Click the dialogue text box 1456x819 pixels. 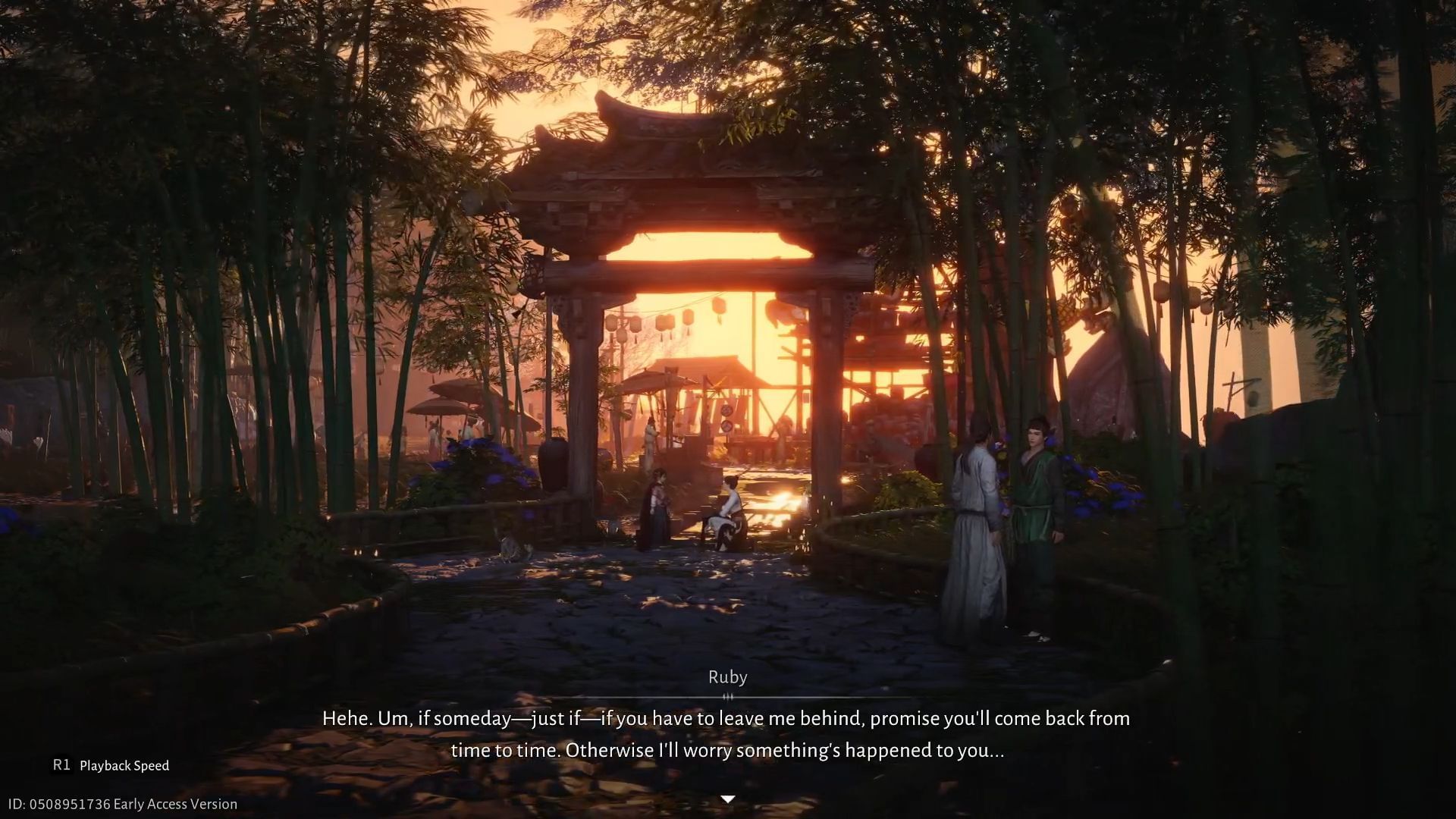(728, 734)
